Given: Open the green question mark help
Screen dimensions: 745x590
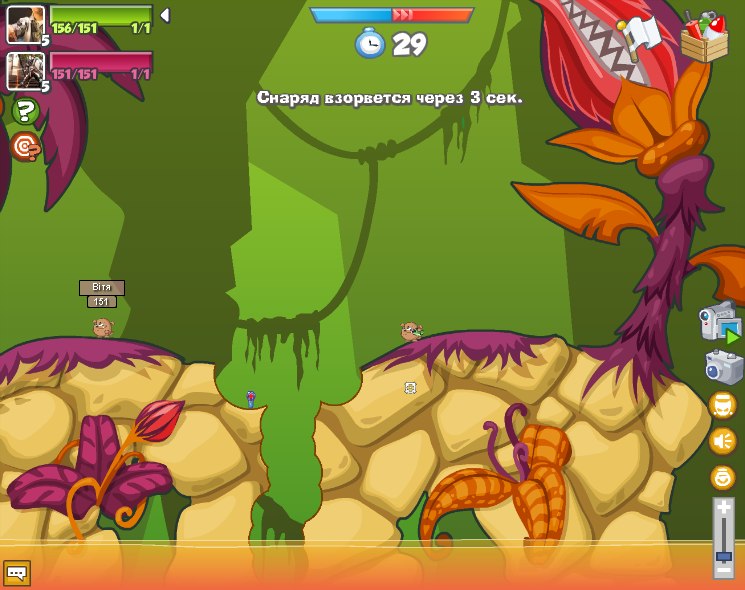Looking at the screenshot, I should (26, 111).
